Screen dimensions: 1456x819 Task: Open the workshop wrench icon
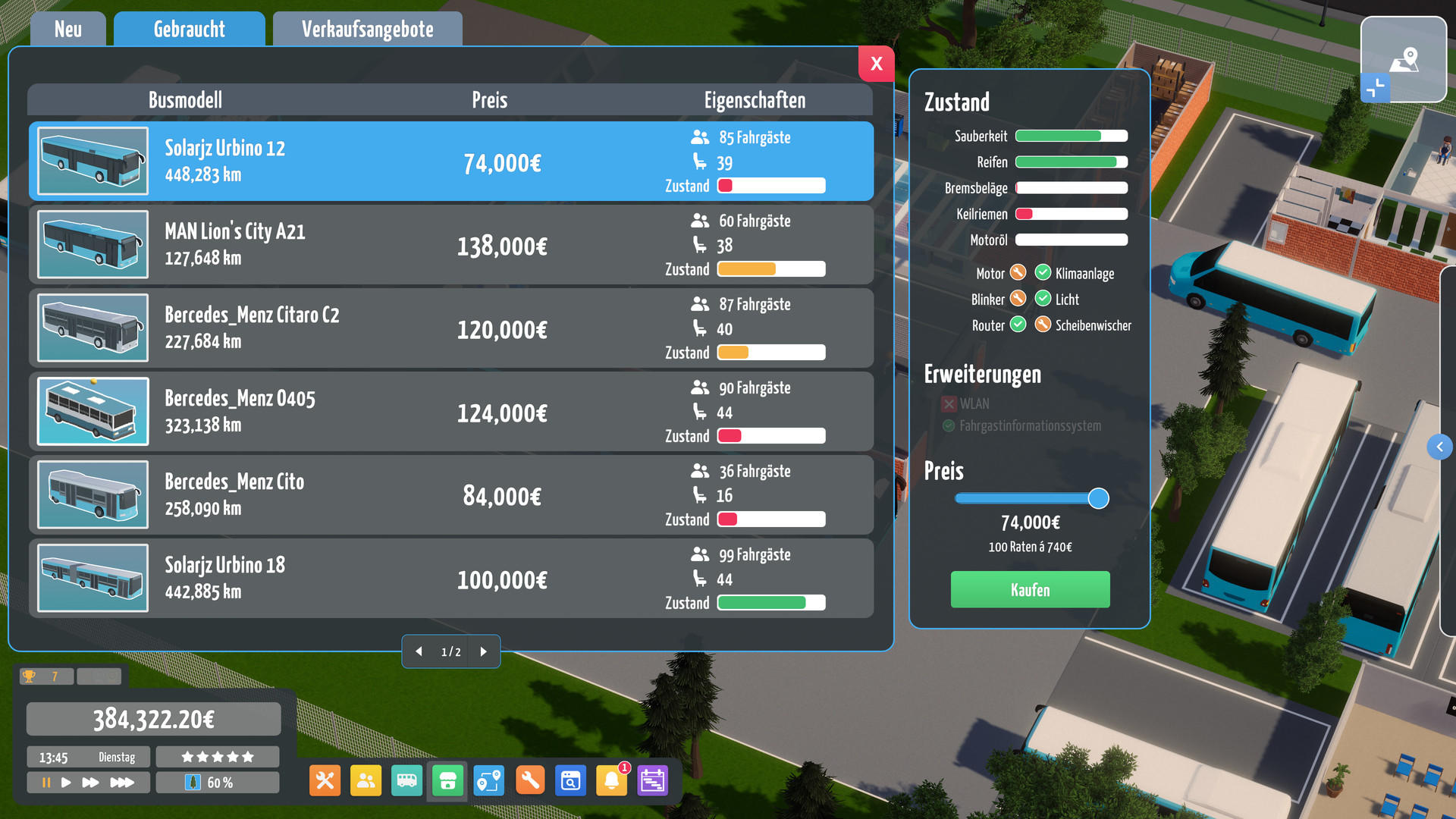click(530, 780)
